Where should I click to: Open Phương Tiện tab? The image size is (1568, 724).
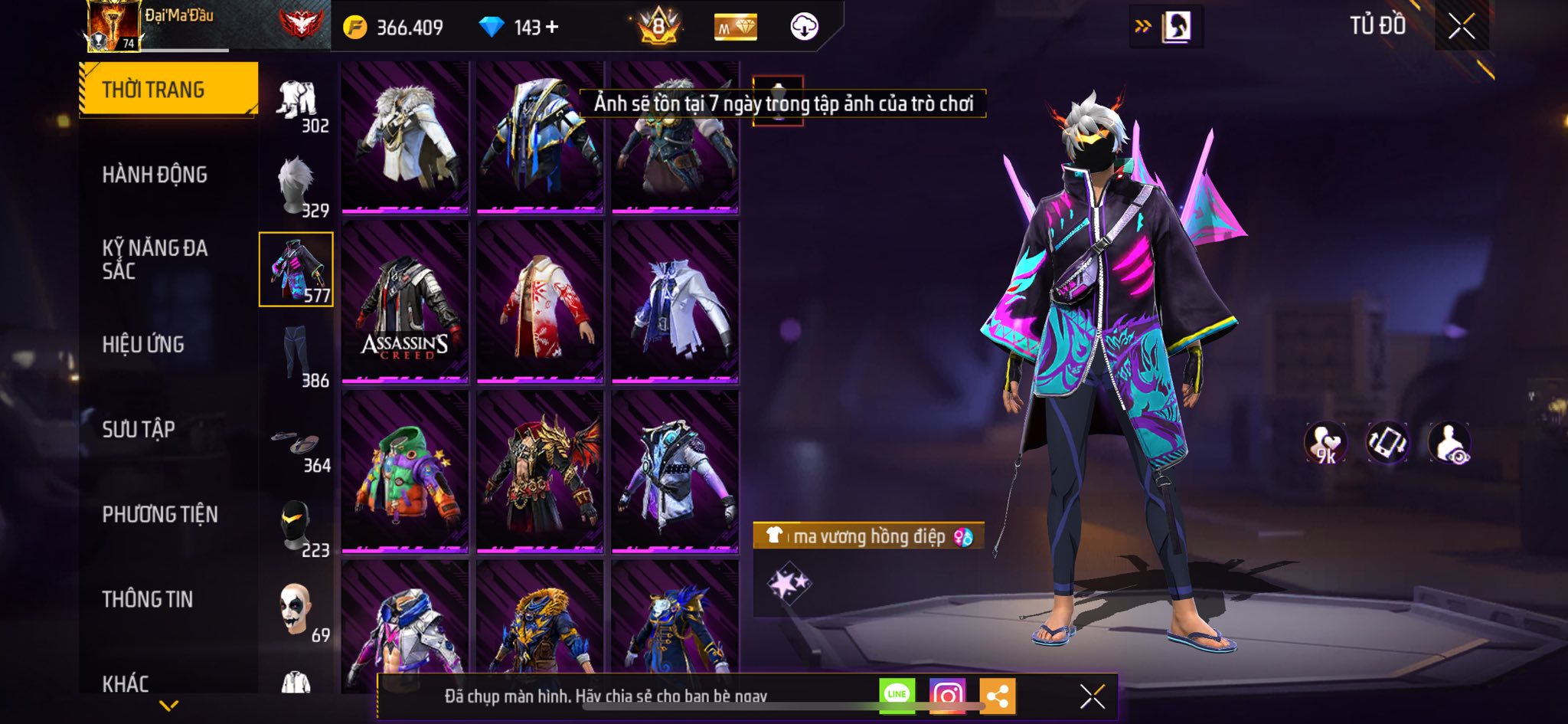(x=160, y=514)
